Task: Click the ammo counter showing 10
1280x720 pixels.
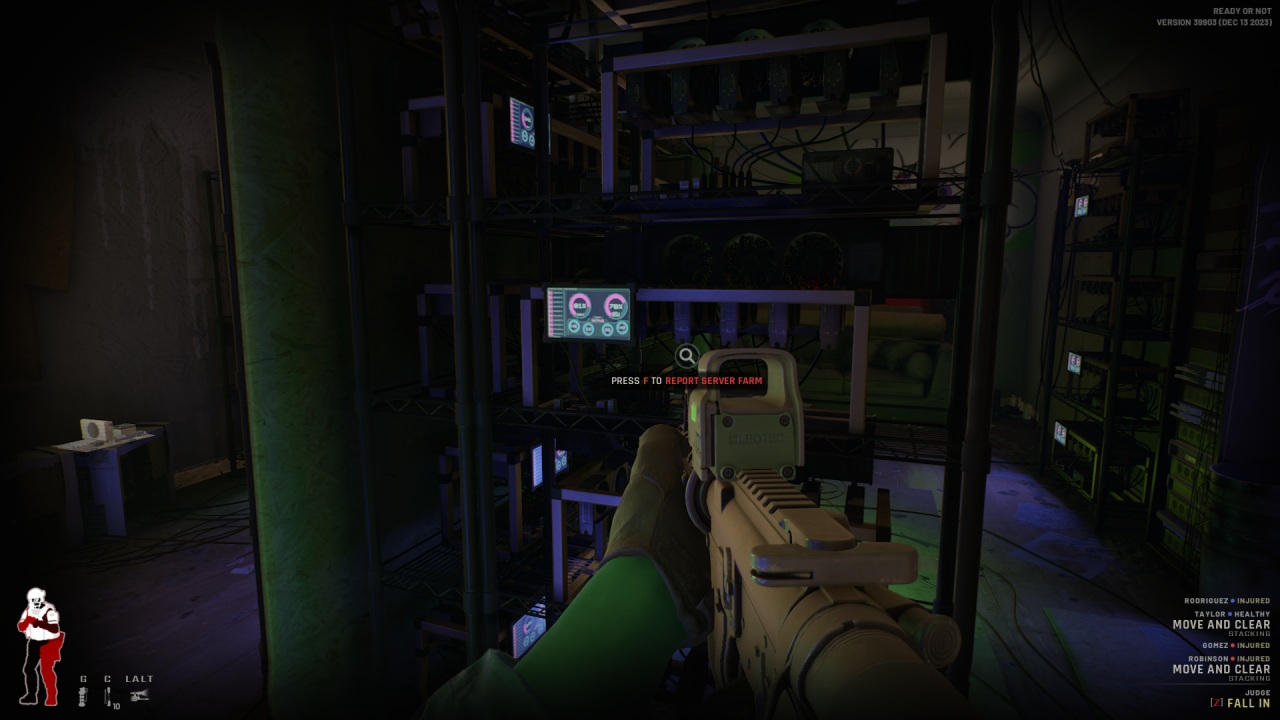Action: point(116,706)
